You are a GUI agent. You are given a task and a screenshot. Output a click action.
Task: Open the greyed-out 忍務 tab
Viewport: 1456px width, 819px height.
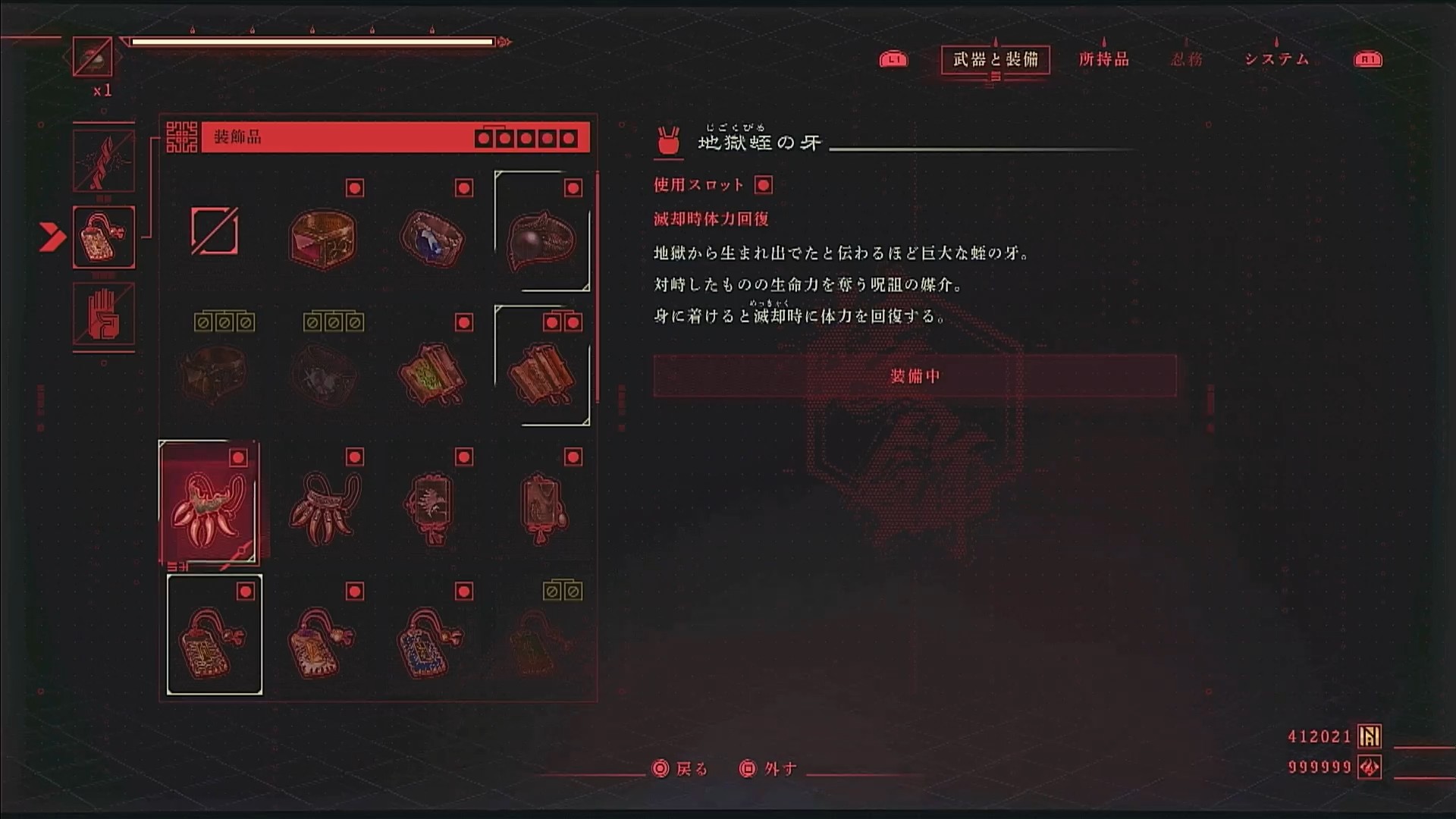pyautogui.click(x=1187, y=59)
